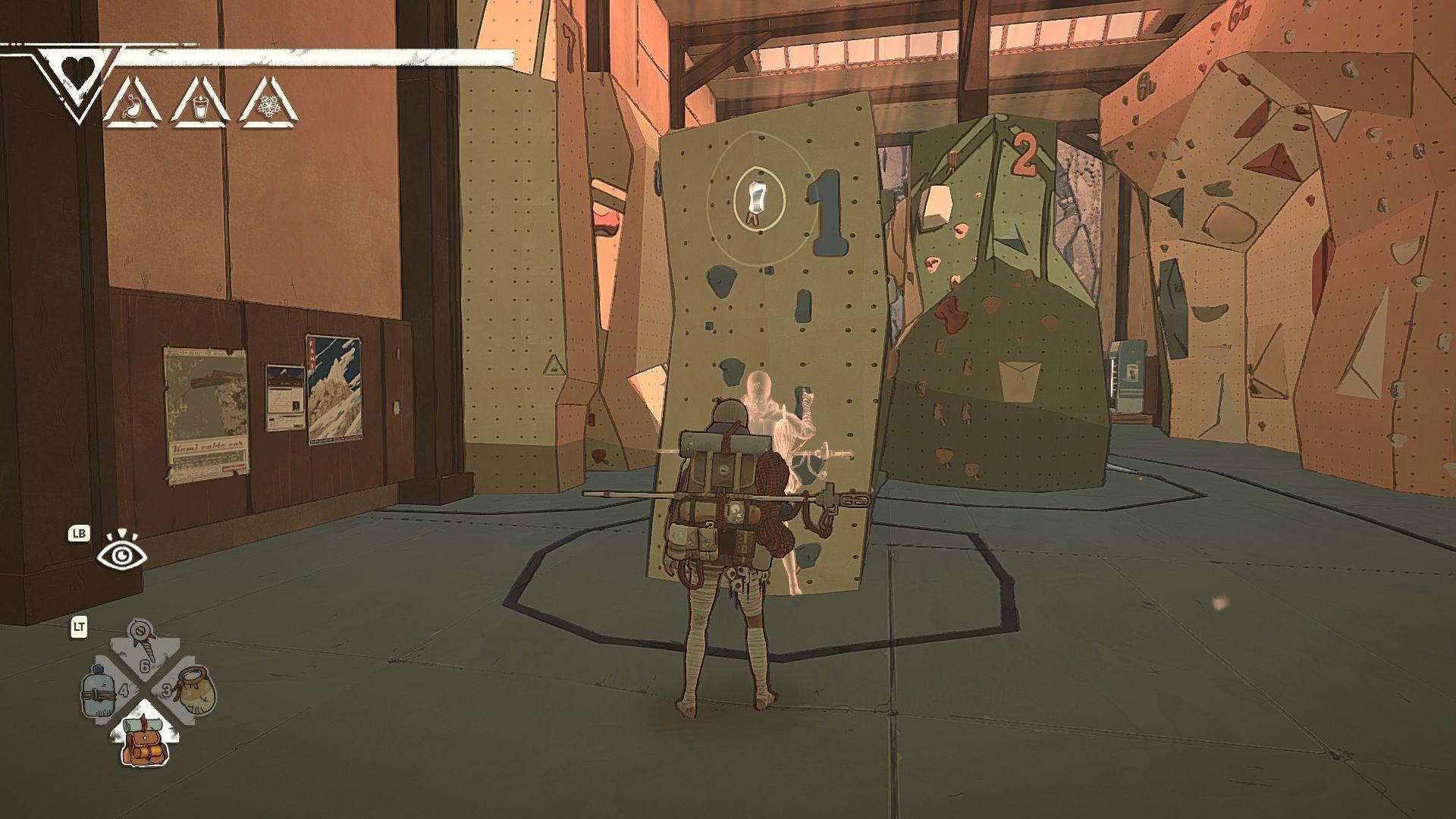This screenshot has height=819, width=1456.
Task: Select the chalk bag quick slot
Action: pyautogui.click(x=194, y=690)
